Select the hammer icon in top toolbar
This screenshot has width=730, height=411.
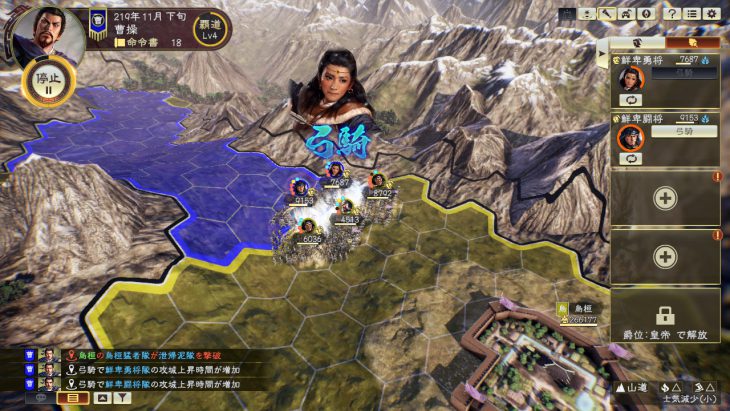608,14
